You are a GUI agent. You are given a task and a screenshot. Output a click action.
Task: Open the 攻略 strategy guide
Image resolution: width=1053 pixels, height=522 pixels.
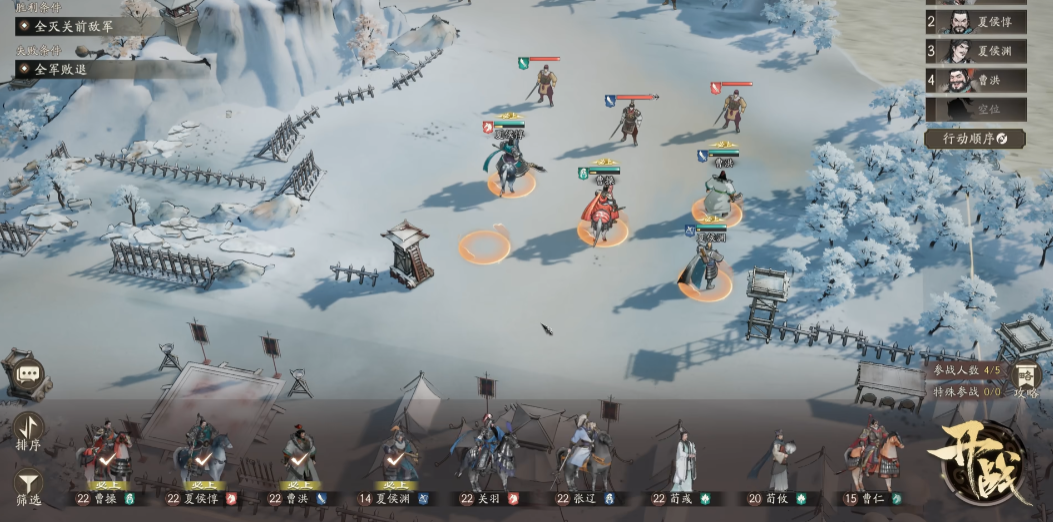click(1027, 380)
